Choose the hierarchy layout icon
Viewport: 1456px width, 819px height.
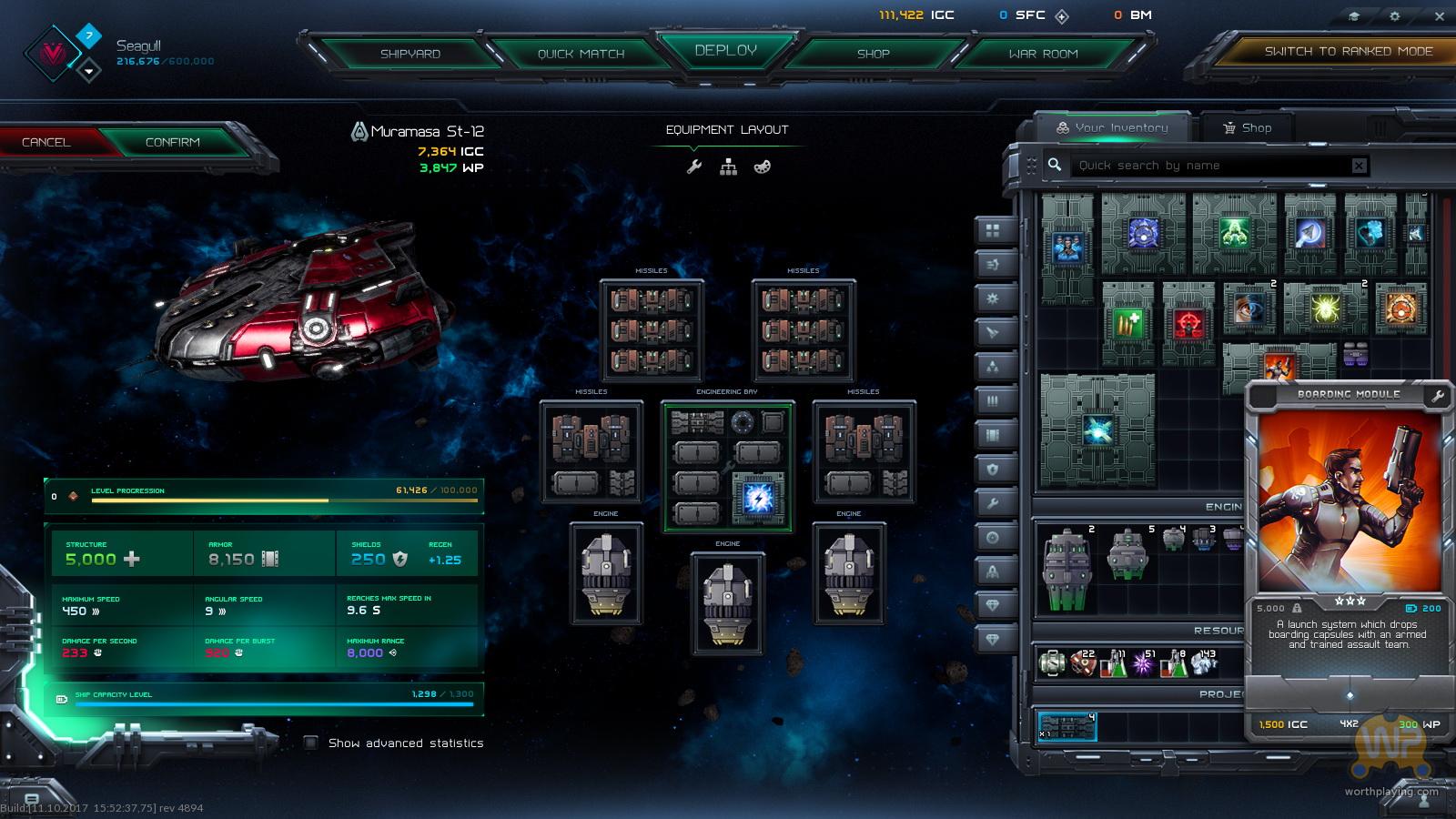(x=728, y=167)
